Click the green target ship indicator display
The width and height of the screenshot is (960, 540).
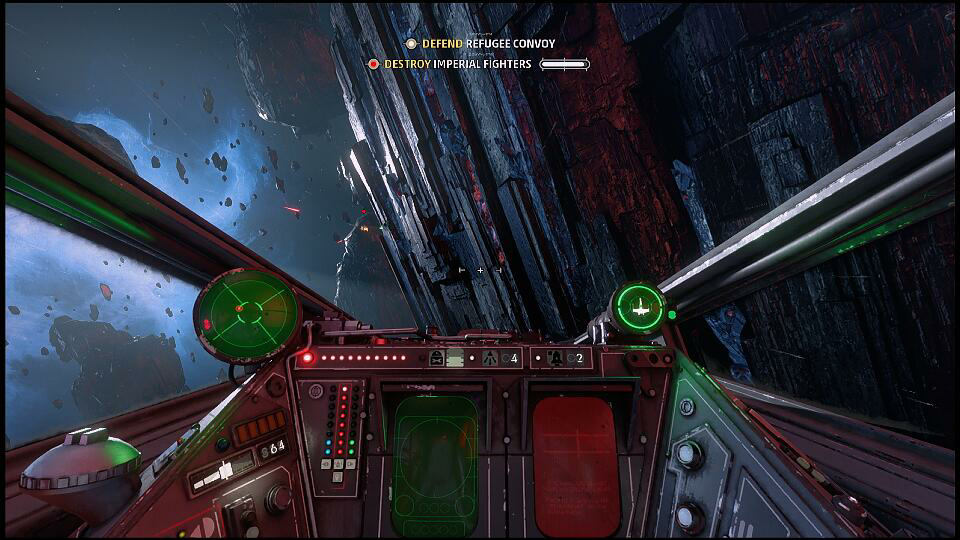[638, 306]
